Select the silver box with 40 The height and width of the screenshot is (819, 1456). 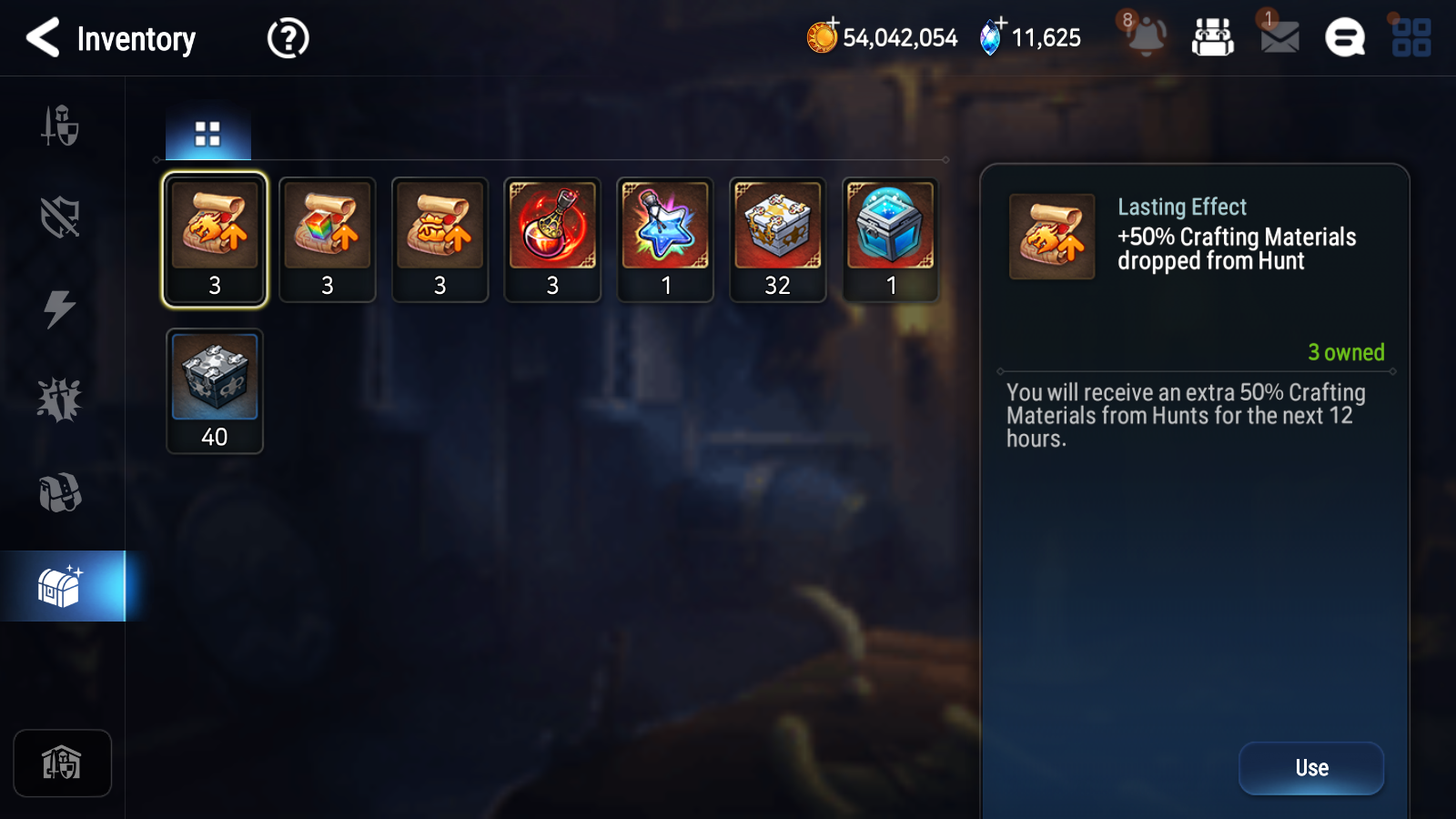(x=215, y=390)
